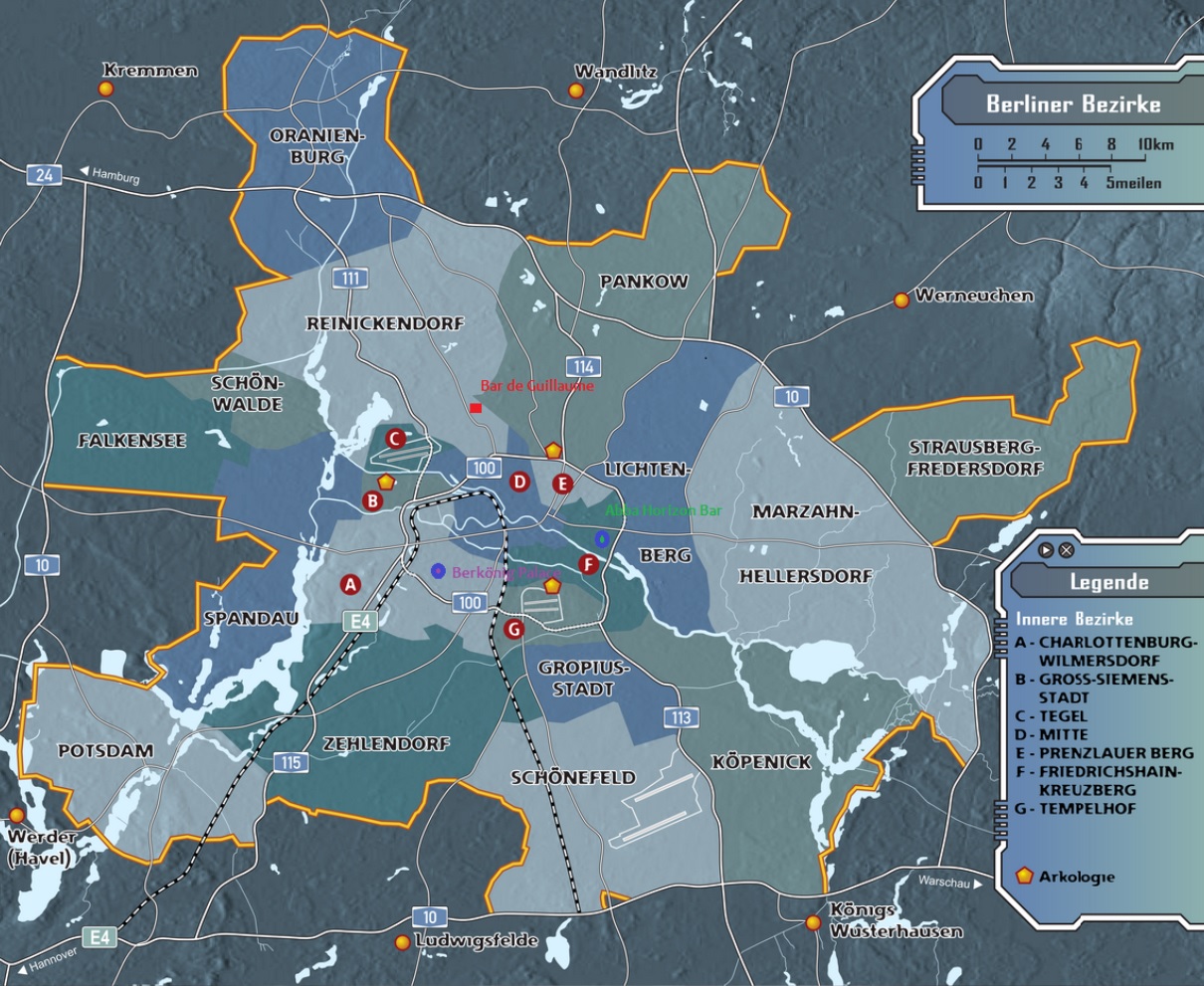This screenshot has height=986, width=1204.
Task: Close the Legende panel with the X button
Action: [x=1066, y=550]
